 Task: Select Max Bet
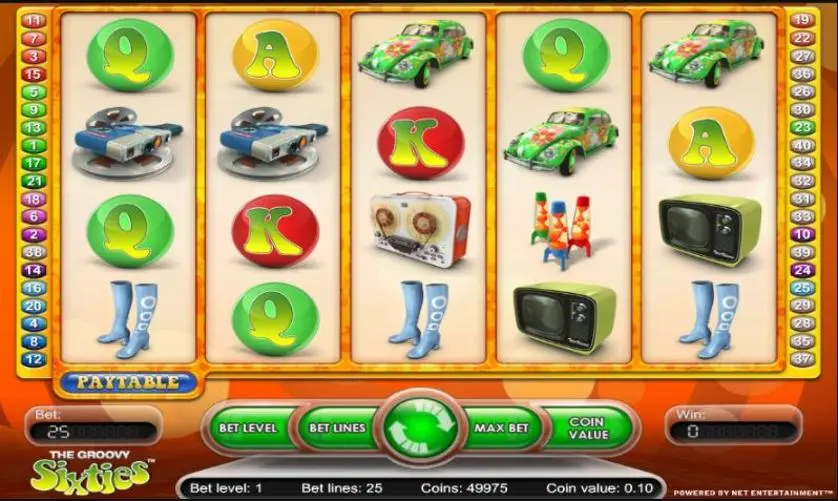point(501,428)
